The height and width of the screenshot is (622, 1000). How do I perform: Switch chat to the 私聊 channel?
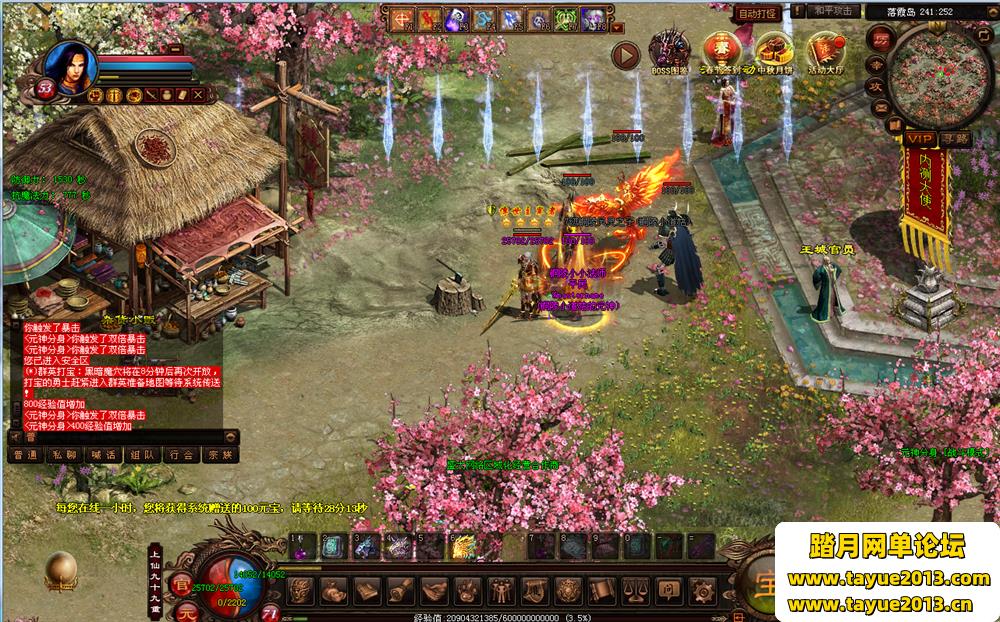pyautogui.click(x=65, y=454)
